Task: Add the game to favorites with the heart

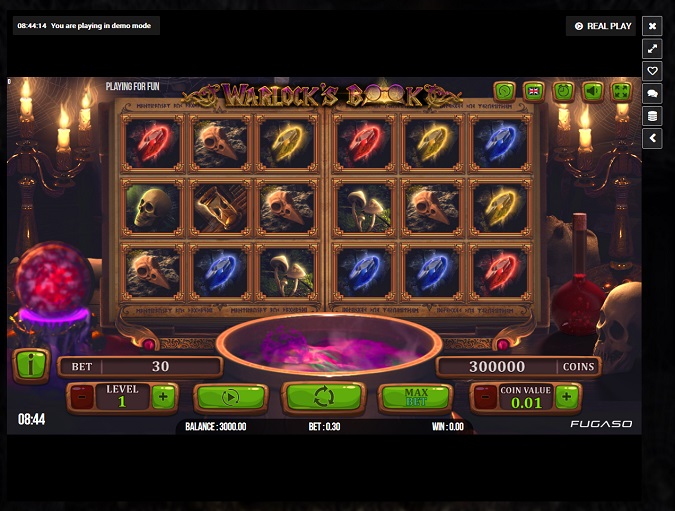Action: click(653, 71)
